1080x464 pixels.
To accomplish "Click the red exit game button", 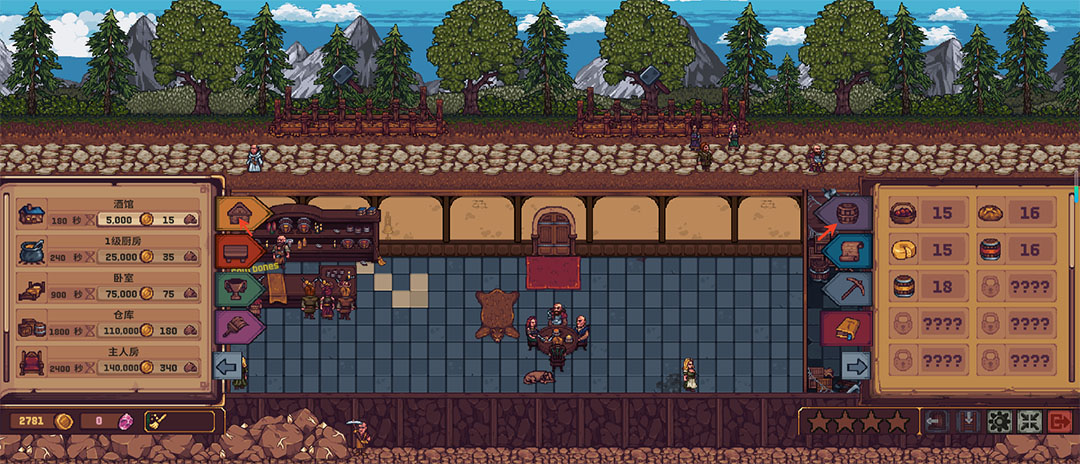I will [1060, 422].
